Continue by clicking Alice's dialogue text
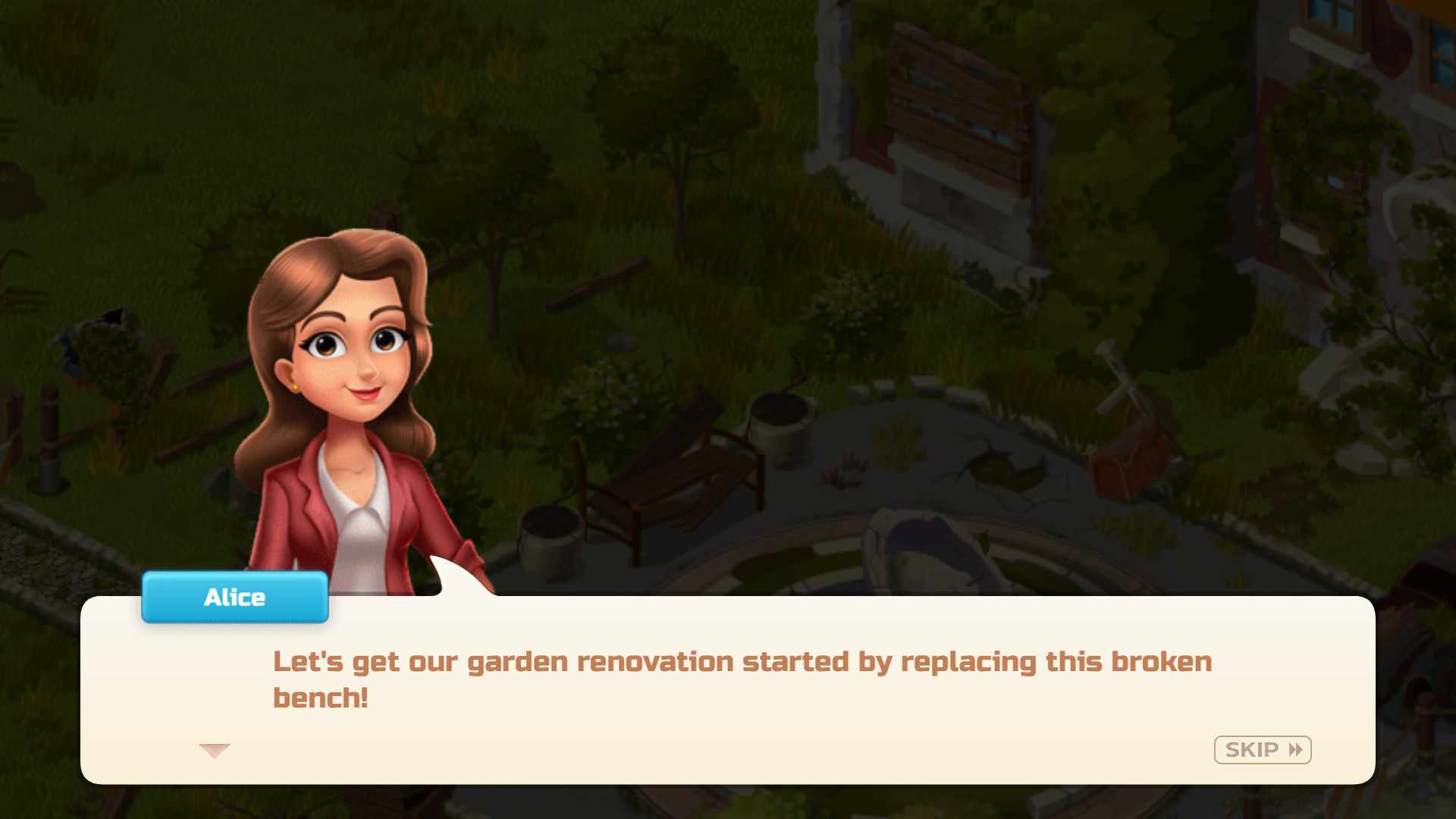 coord(742,679)
